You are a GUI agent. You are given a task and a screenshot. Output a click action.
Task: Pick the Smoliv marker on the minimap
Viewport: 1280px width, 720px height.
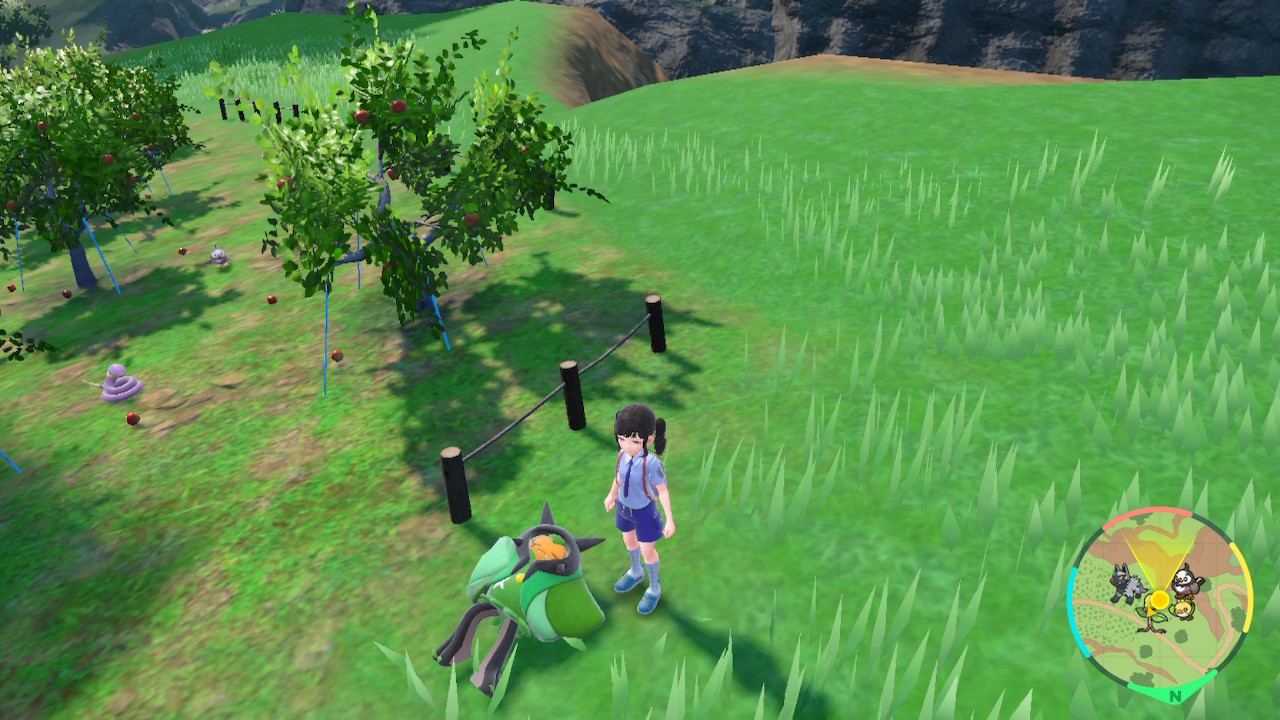[1183, 608]
